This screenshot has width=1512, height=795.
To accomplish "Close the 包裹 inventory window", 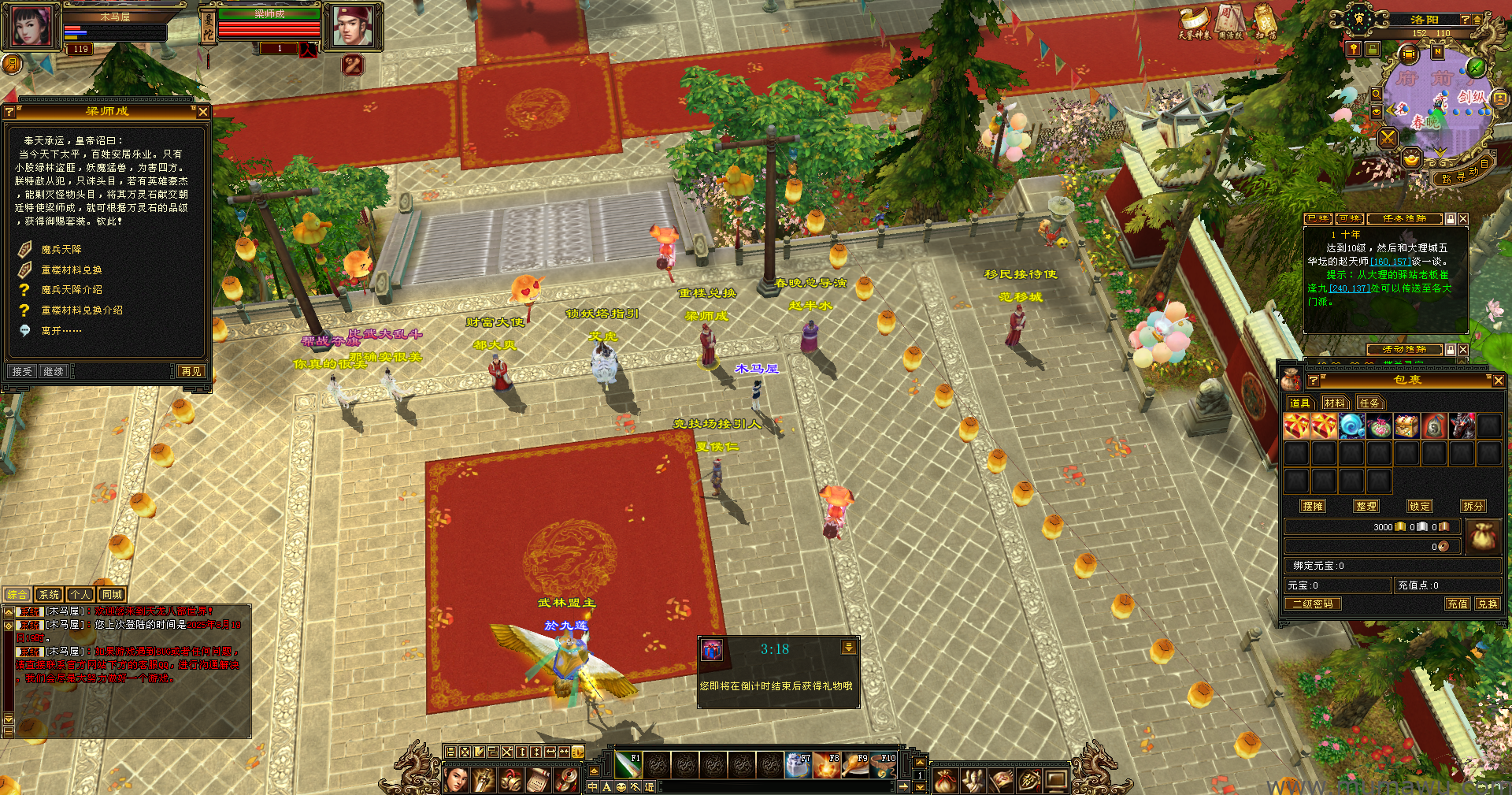I will point(1498,381).
